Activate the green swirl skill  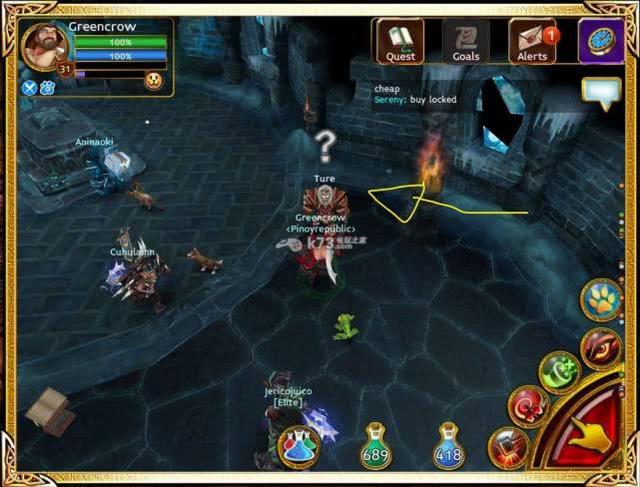559,373
